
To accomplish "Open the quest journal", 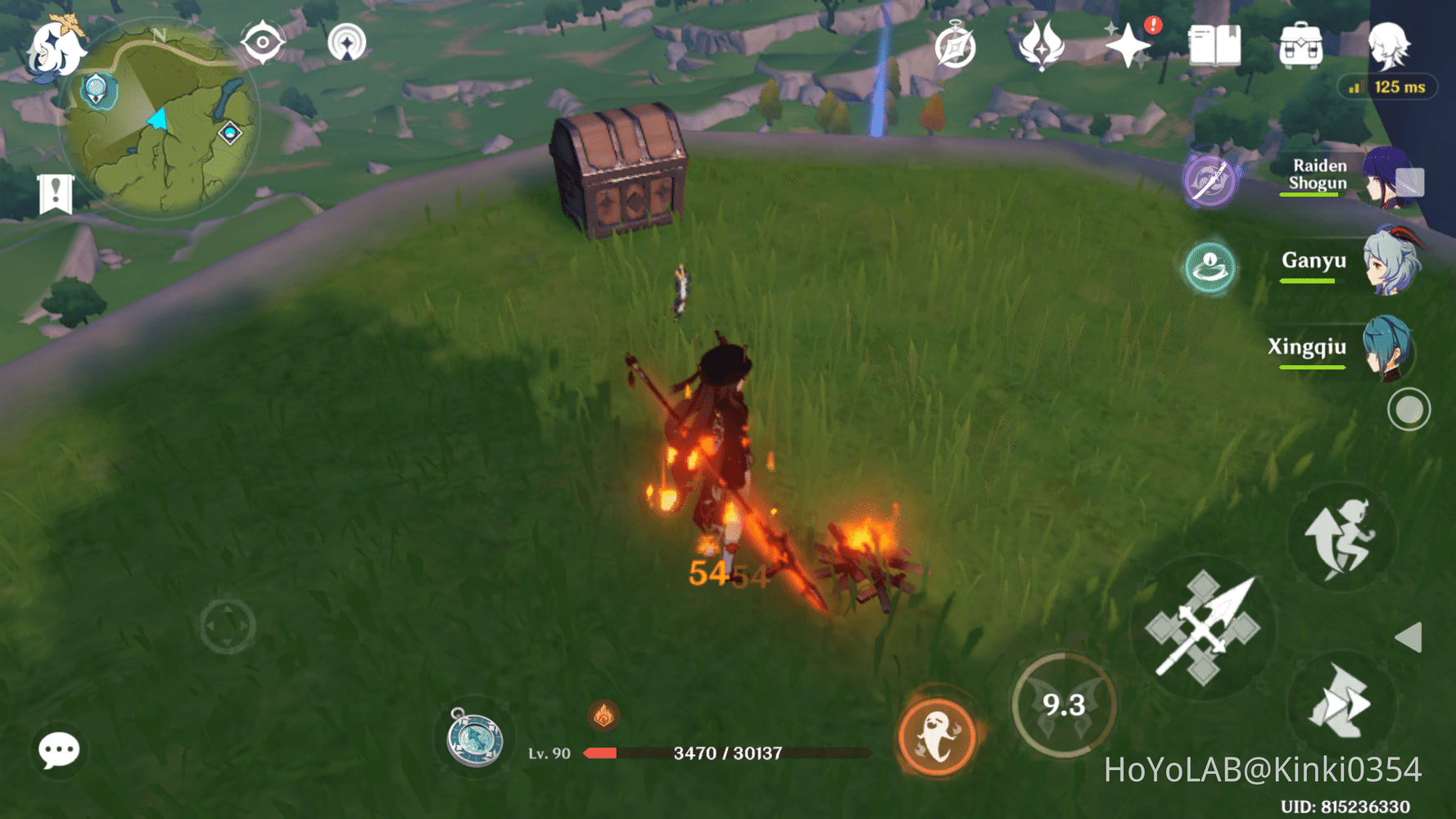I will coord(954,47).
